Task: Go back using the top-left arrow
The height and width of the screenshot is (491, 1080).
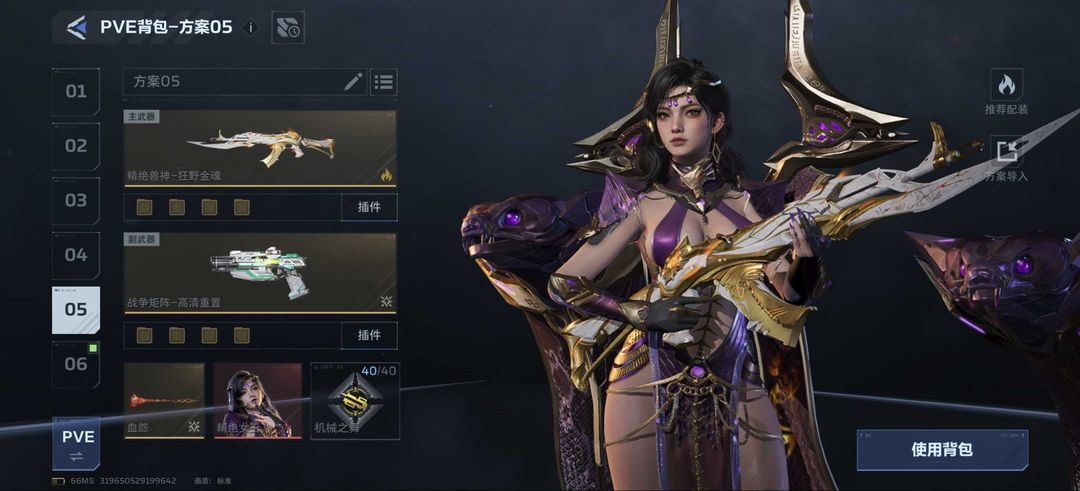Action: (76, 28)
